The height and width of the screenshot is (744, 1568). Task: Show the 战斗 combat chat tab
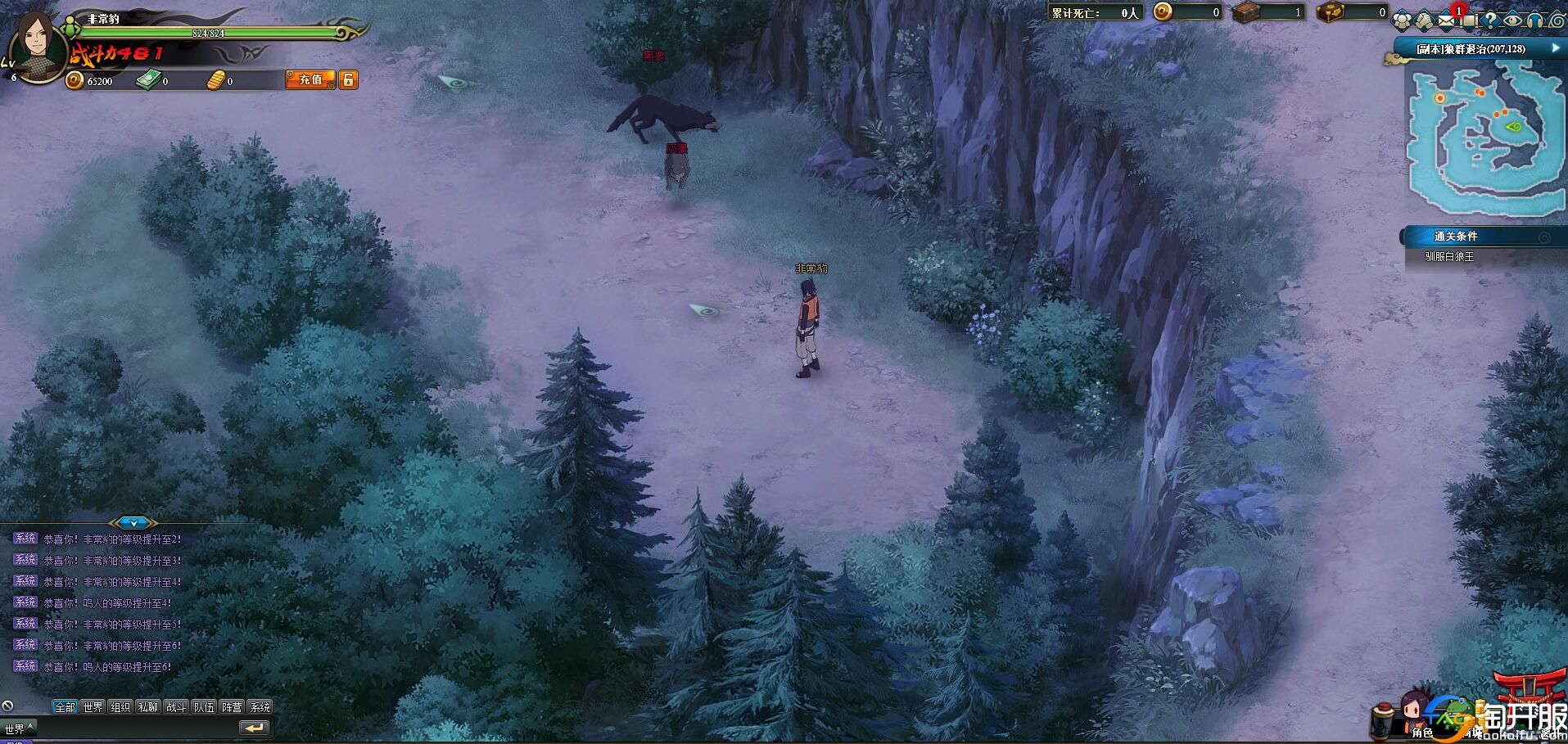coord(176,707)
